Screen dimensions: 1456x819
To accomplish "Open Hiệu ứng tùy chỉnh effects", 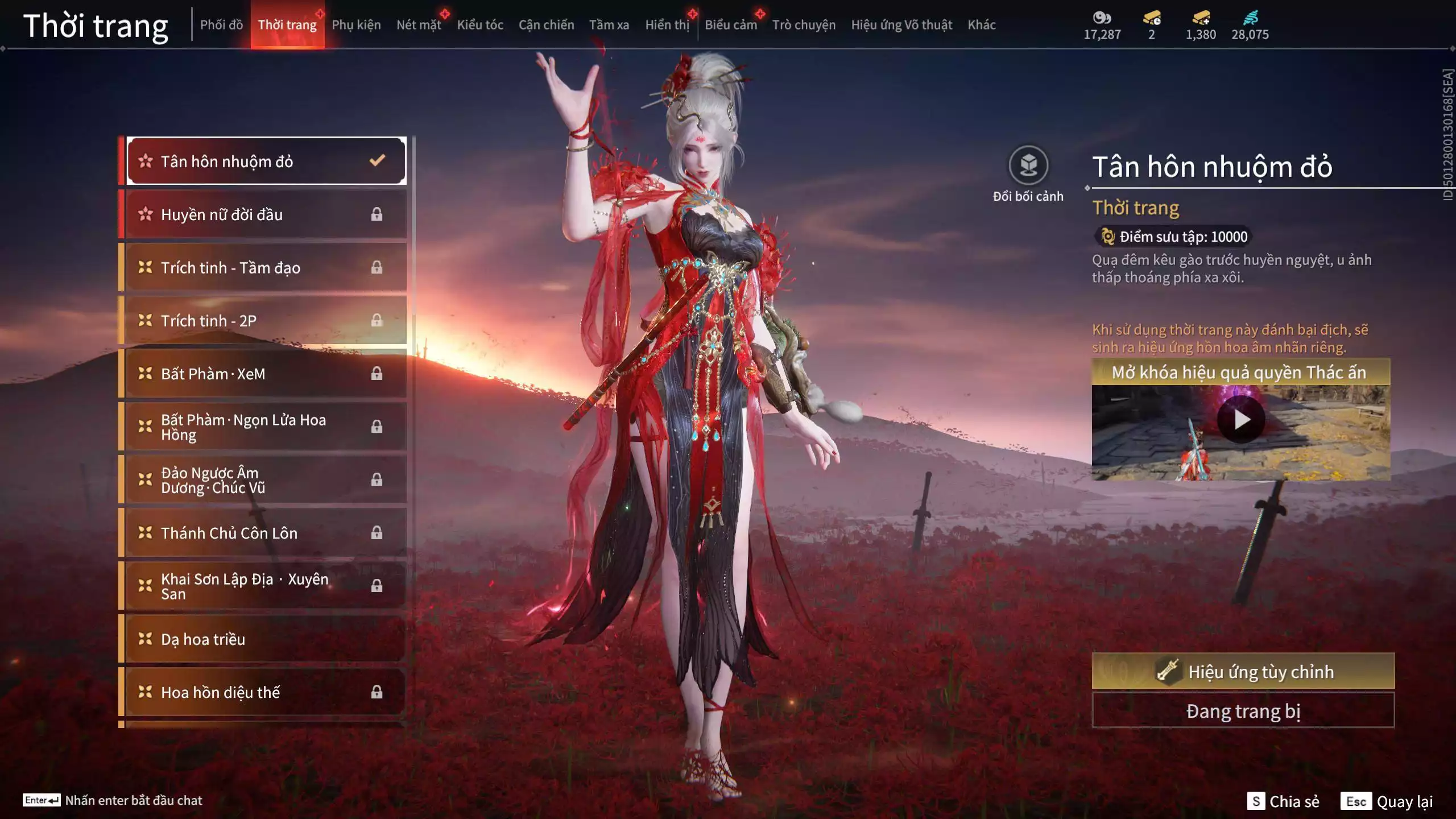I will tap(1243, 672).
